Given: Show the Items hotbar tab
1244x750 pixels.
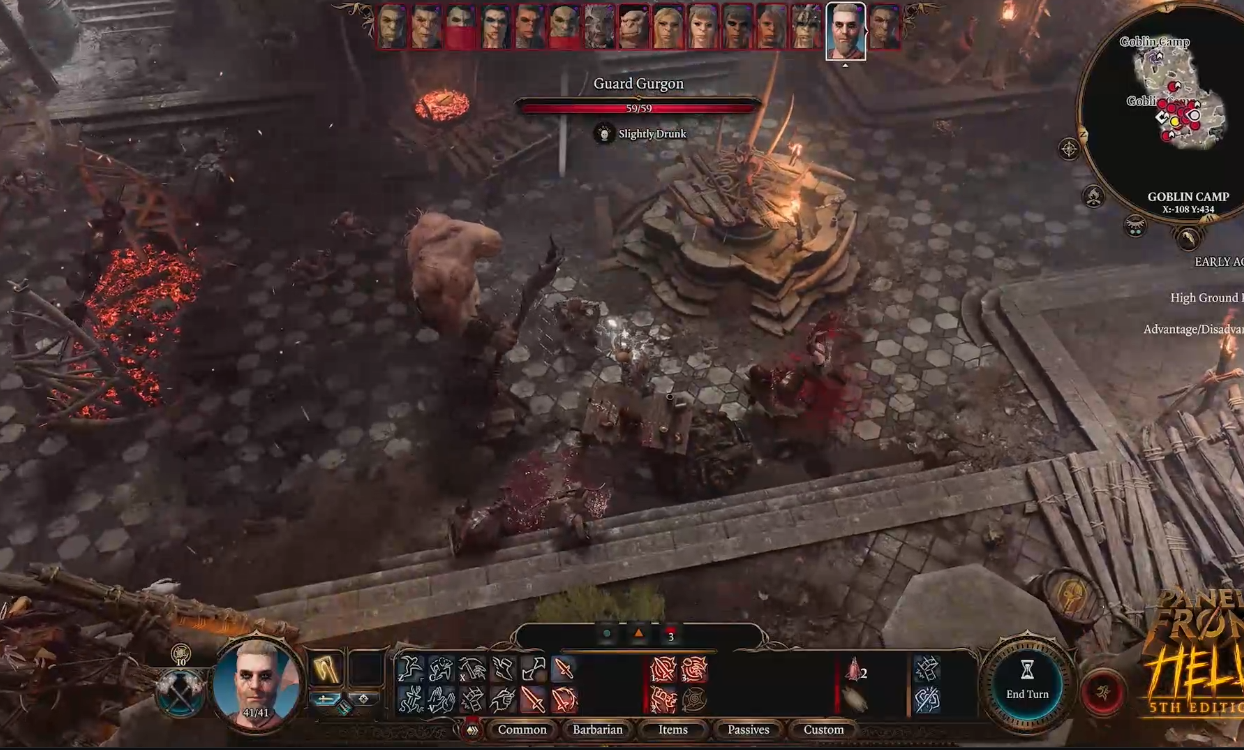Looking at the screenshot, I should [x=673, y=730].
